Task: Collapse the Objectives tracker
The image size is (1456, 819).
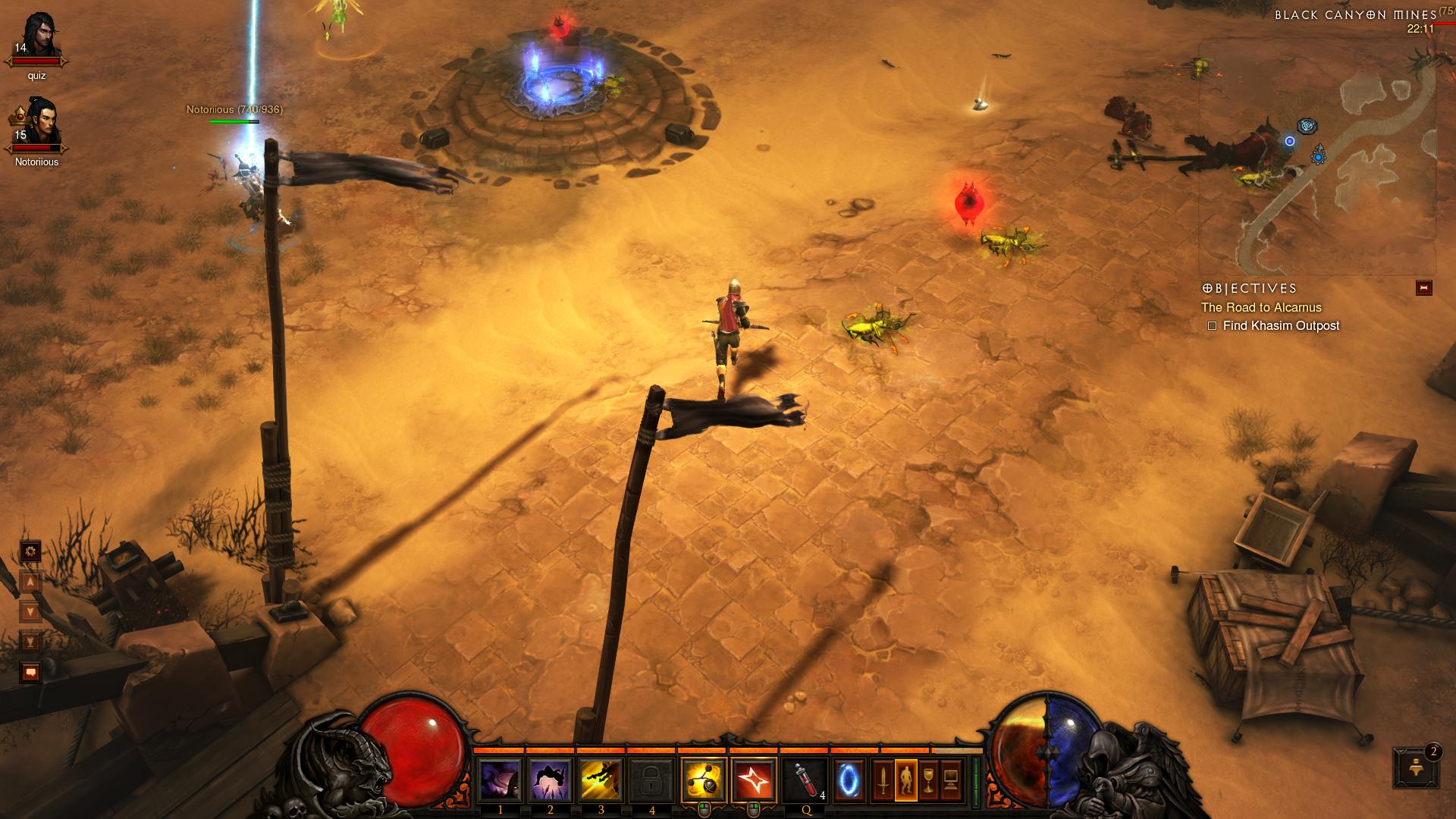Action: (x=1423, y=288)
